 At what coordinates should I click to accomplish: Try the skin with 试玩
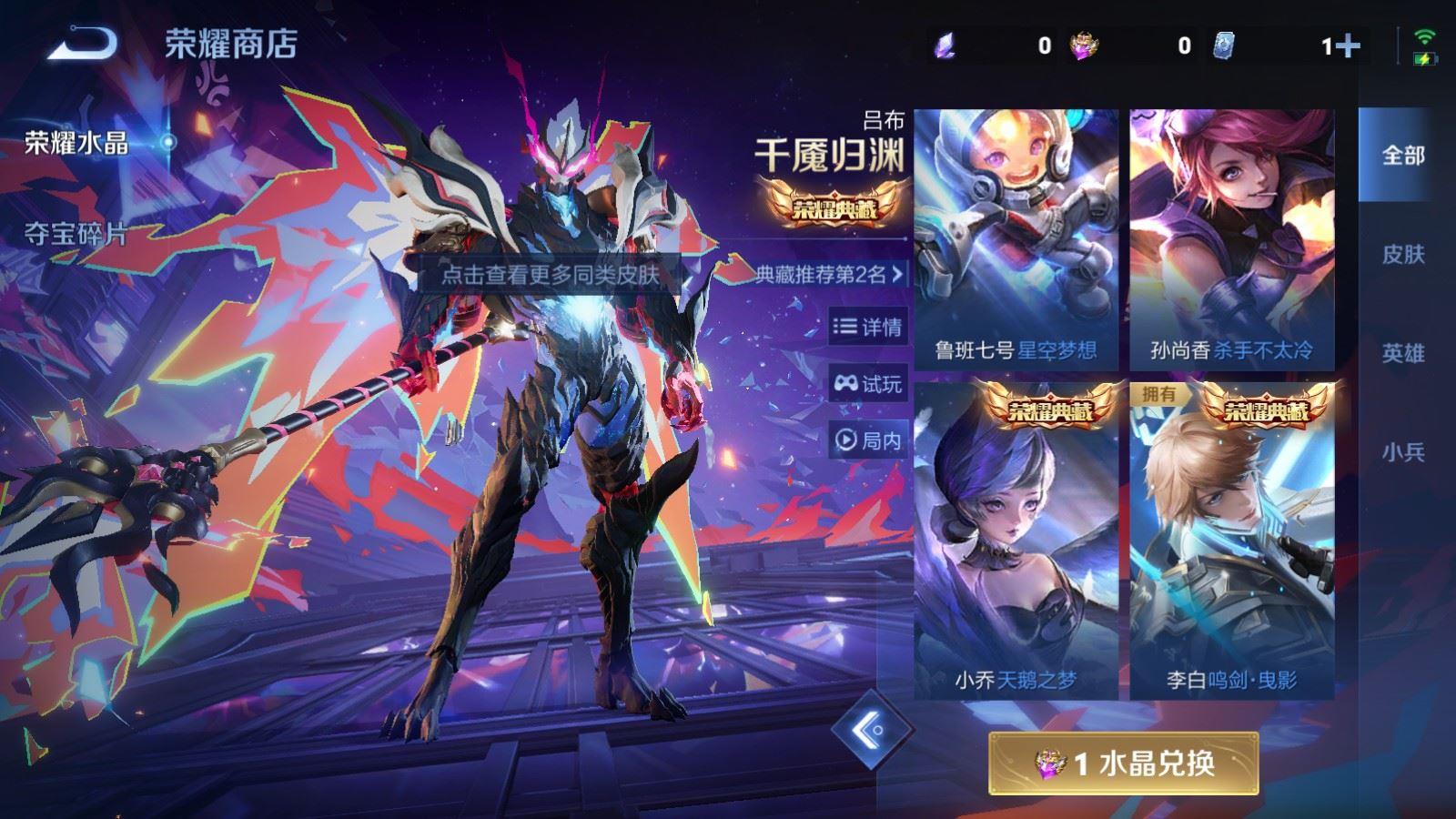[868, 384]
